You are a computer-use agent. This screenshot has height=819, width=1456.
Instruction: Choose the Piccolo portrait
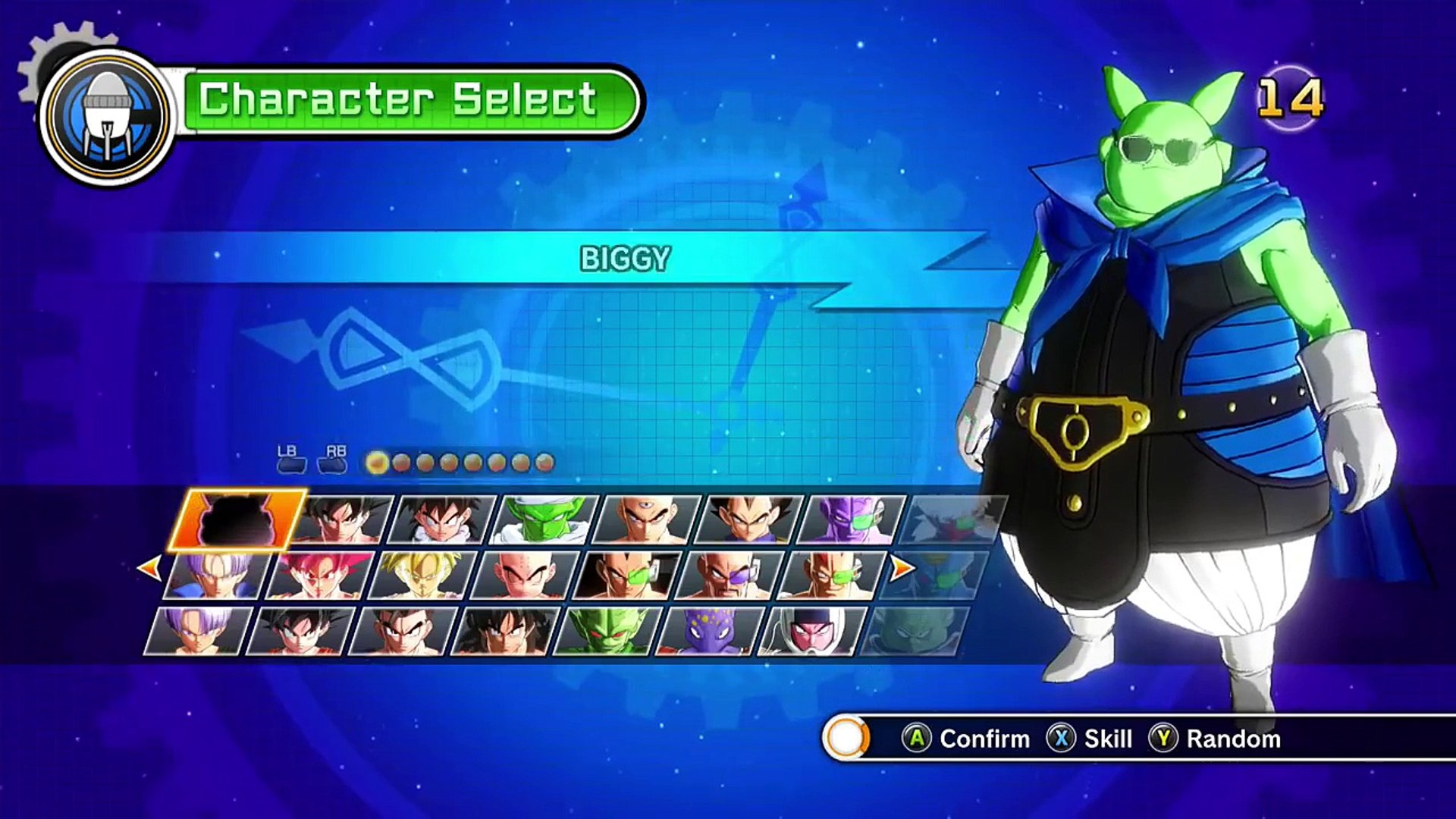point(544,520)
